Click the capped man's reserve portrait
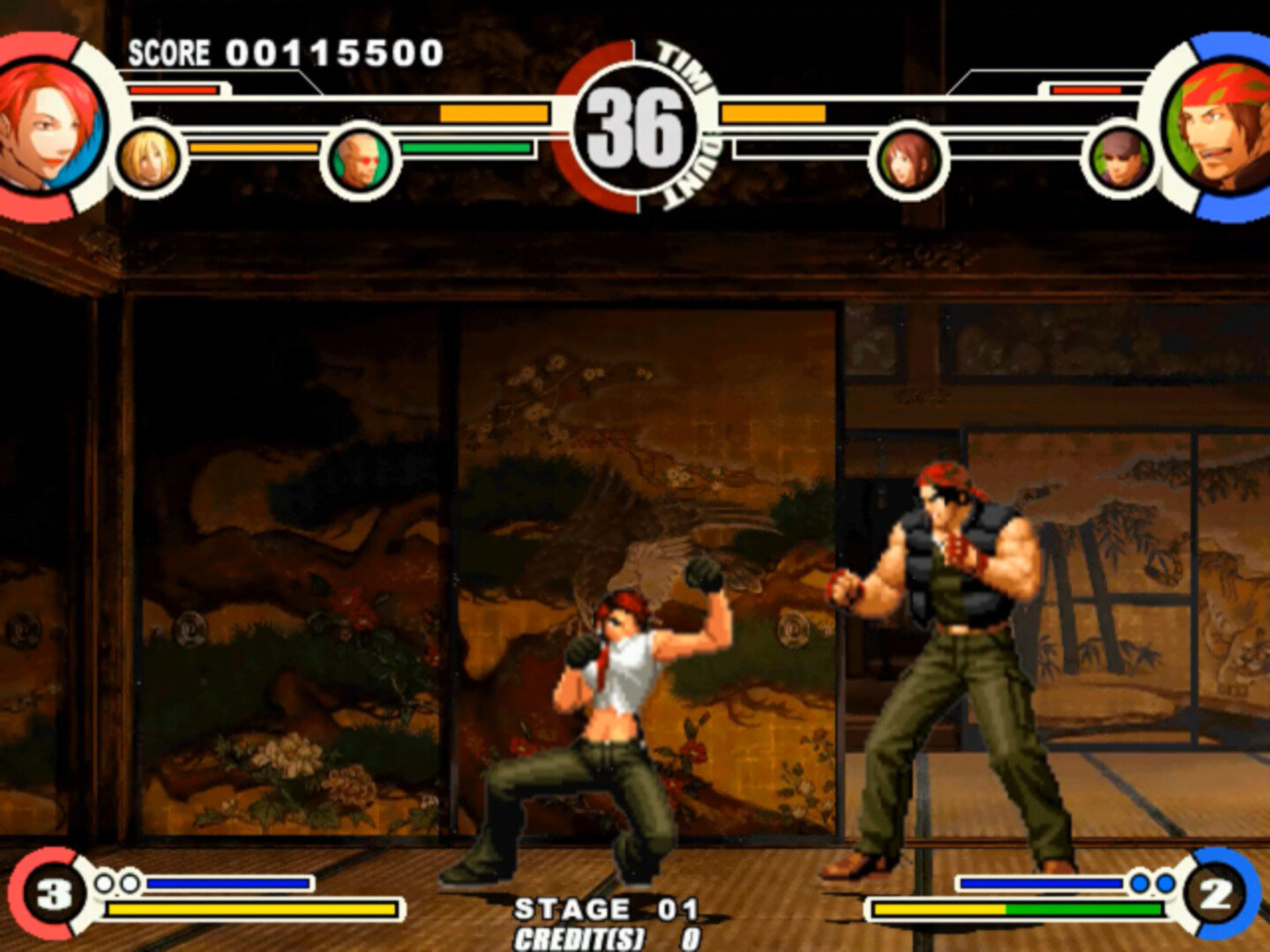The width and height of the screenshot is (1270, 952). coord(1120,160)
